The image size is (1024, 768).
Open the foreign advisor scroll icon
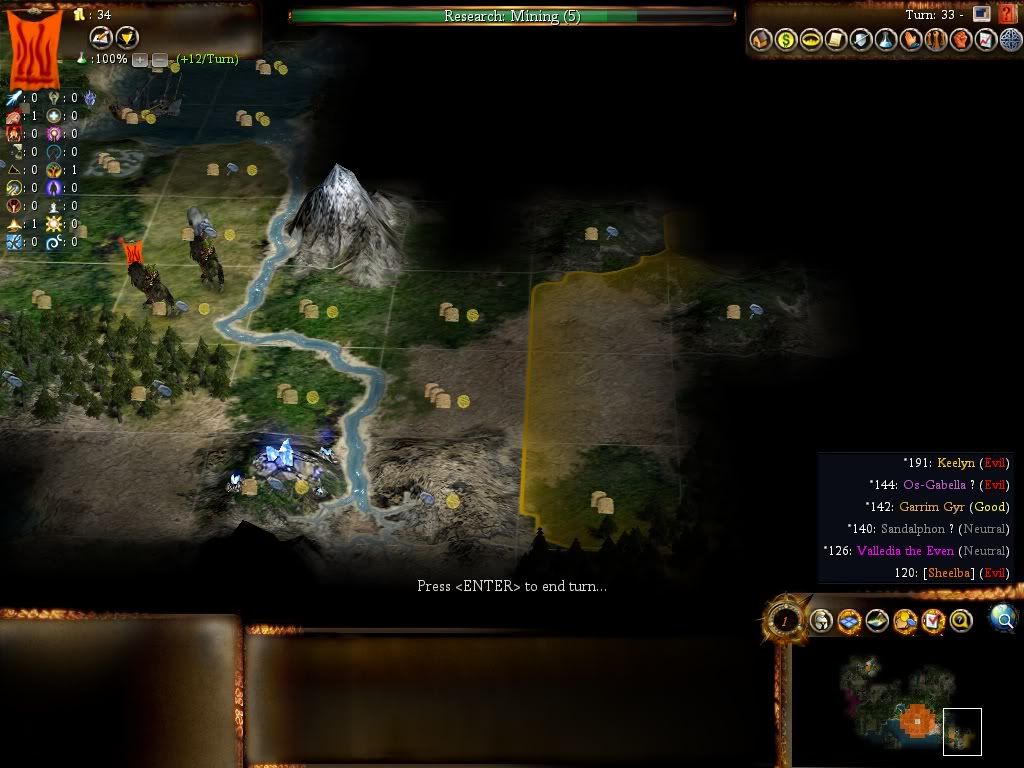[836, 40]
